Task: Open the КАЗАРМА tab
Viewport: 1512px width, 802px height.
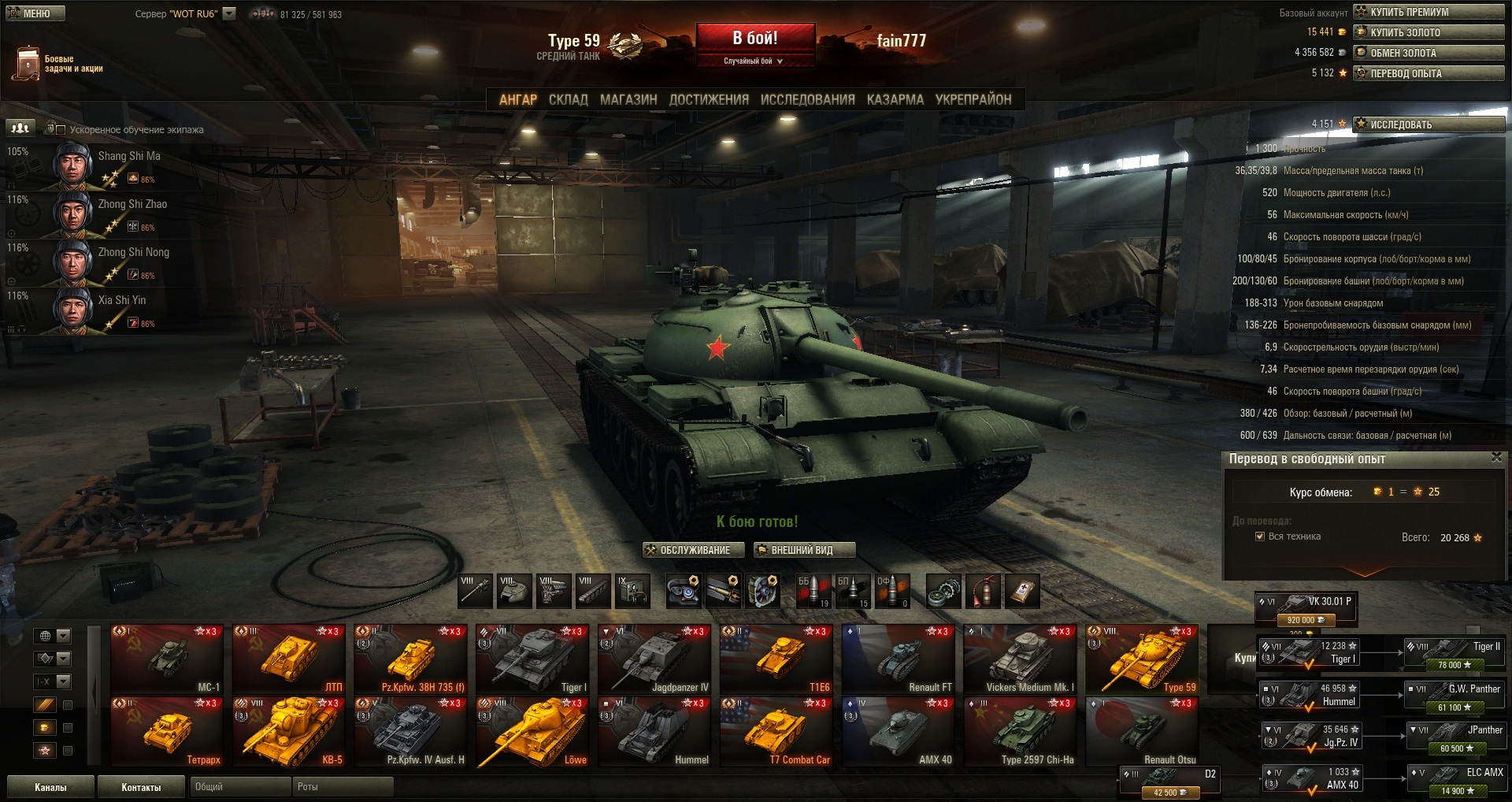Action: (x=895, y=100)
